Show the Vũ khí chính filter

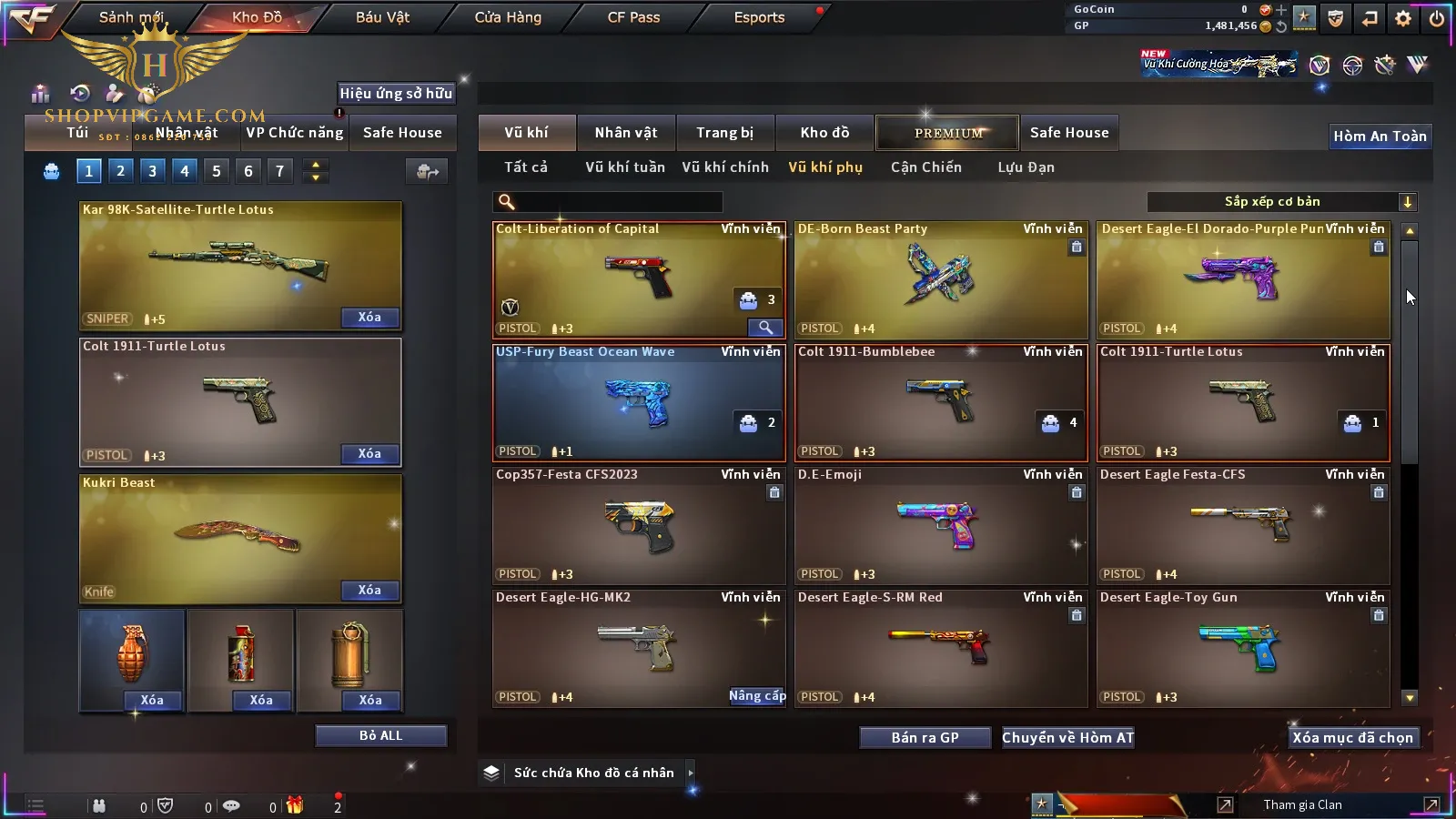[x=725, y=167]
